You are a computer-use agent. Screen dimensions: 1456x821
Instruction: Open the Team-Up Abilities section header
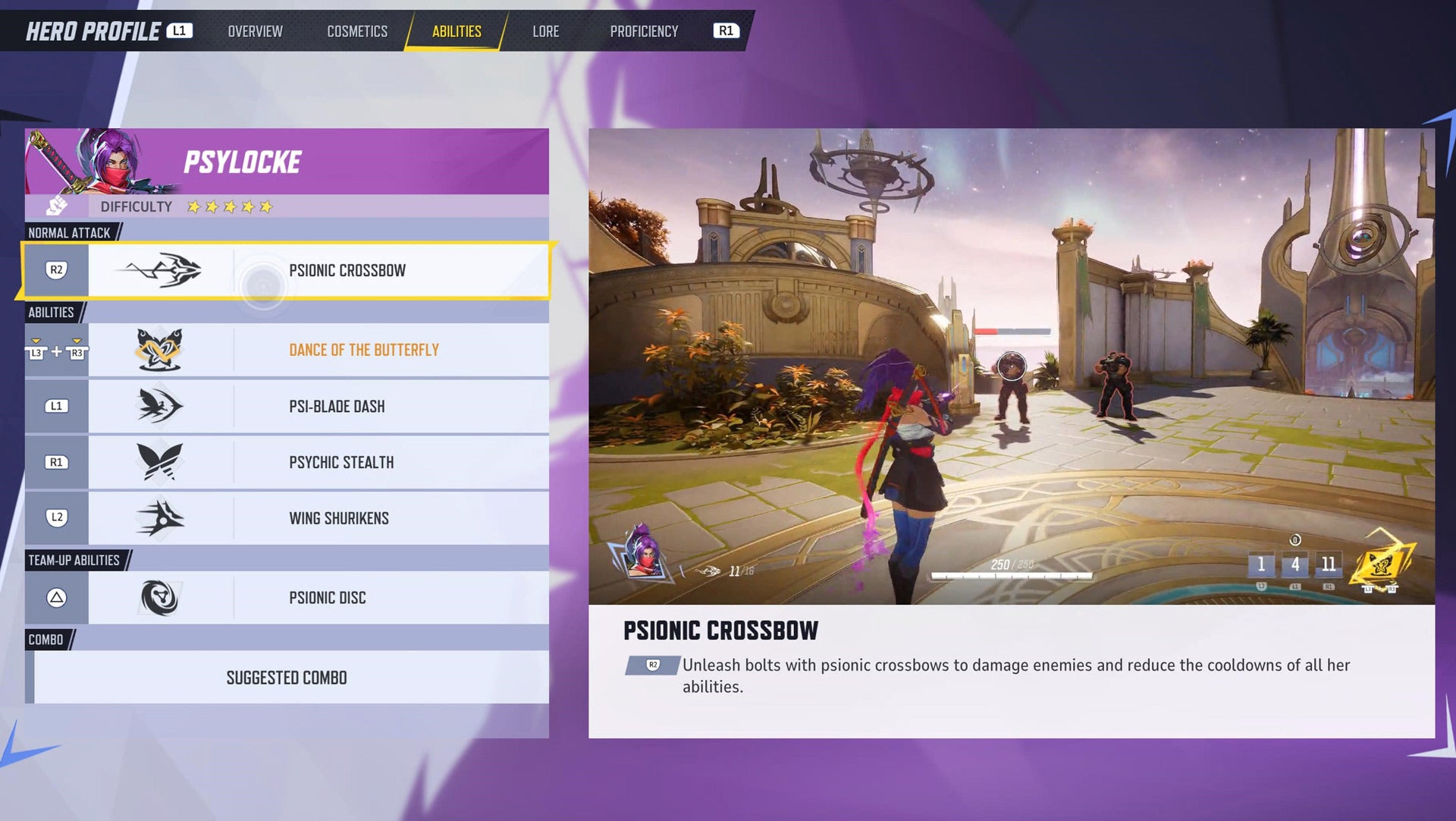coord(74,559)
